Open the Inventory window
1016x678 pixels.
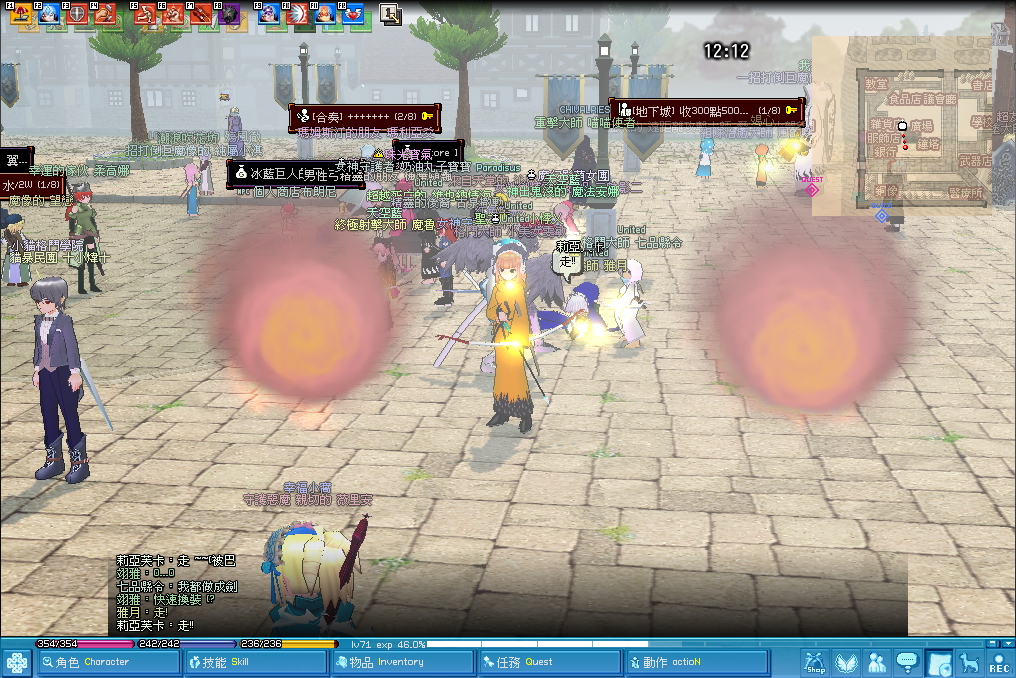point(400,662)
